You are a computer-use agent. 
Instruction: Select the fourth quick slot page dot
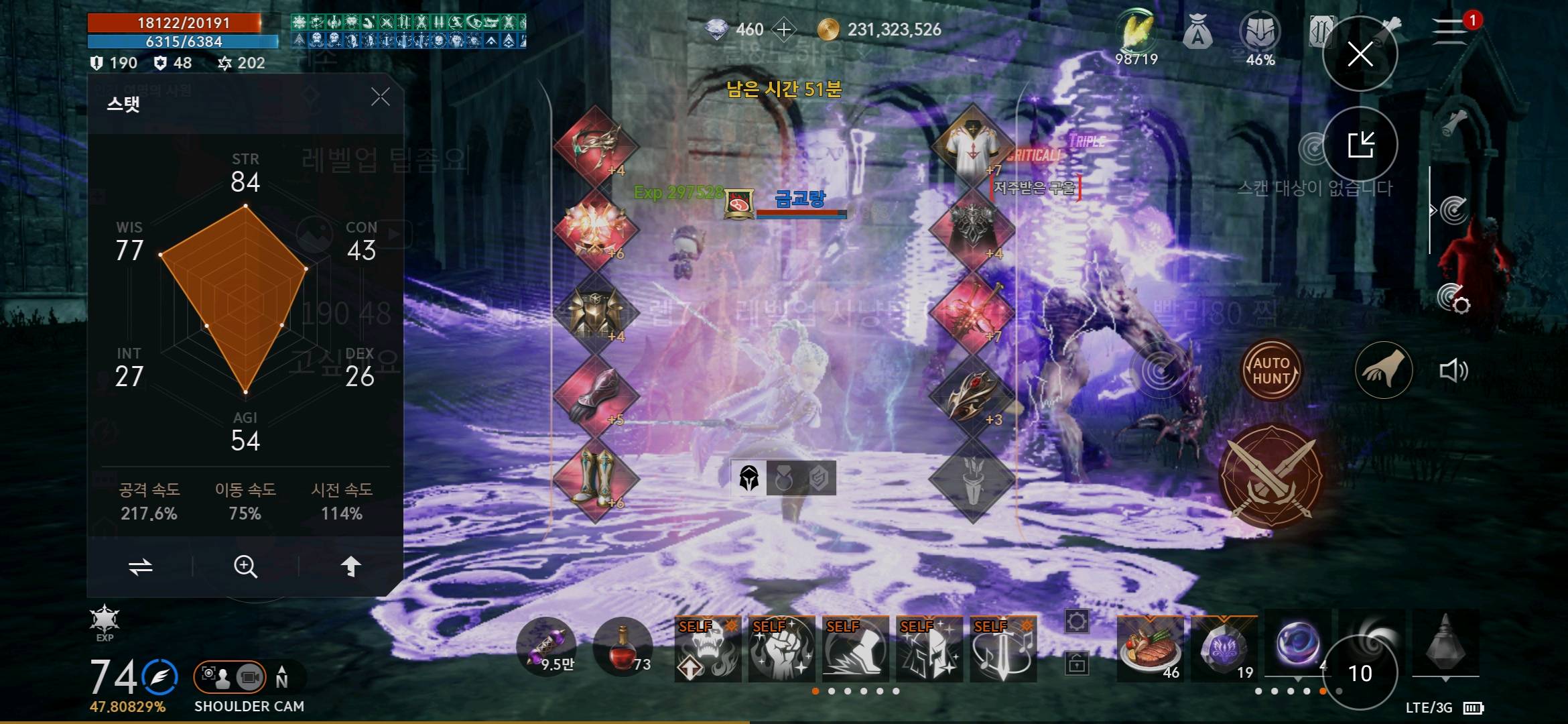click(863, 691)
